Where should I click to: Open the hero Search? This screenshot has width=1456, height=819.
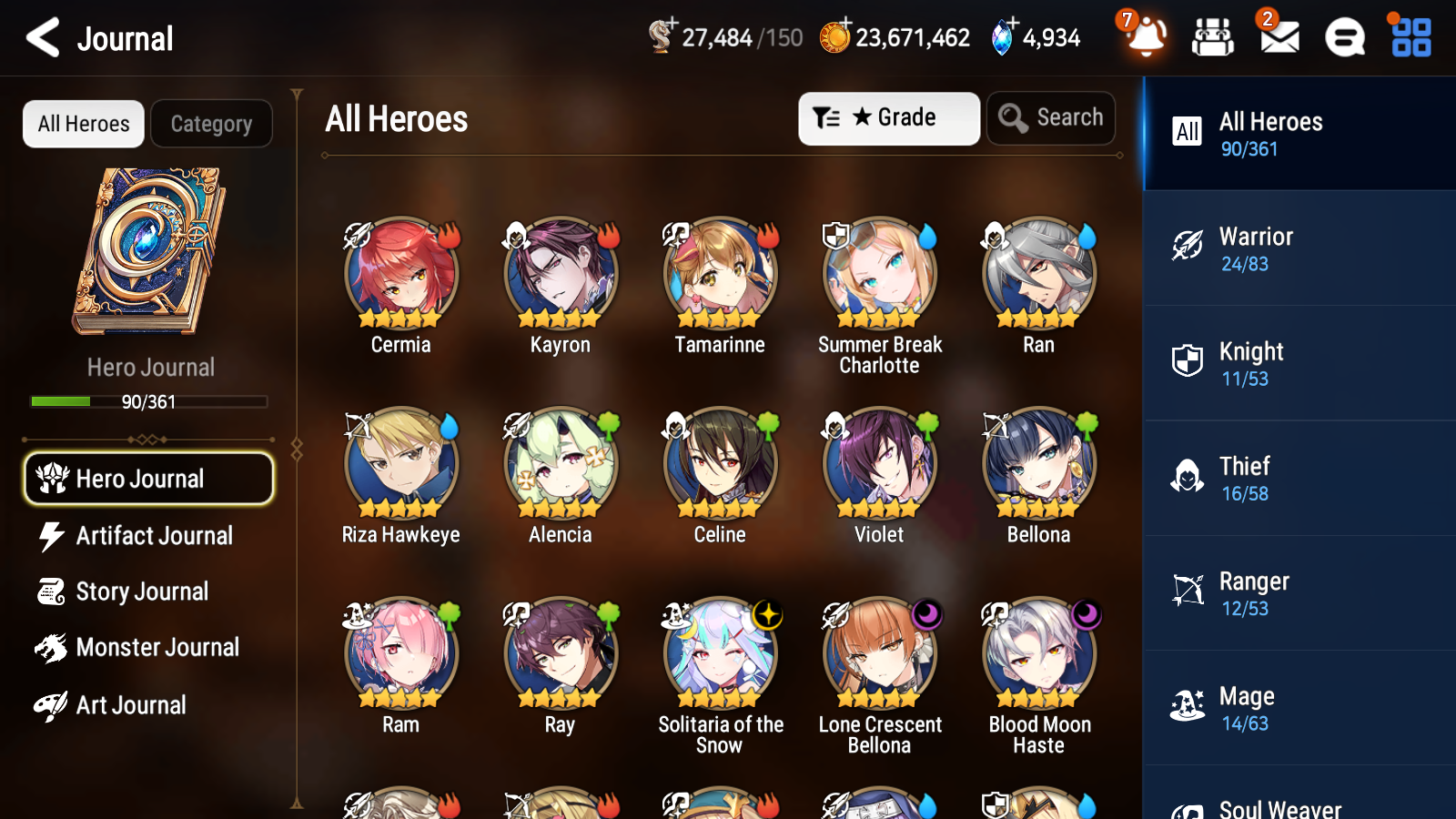click(x=1051, y=117)
